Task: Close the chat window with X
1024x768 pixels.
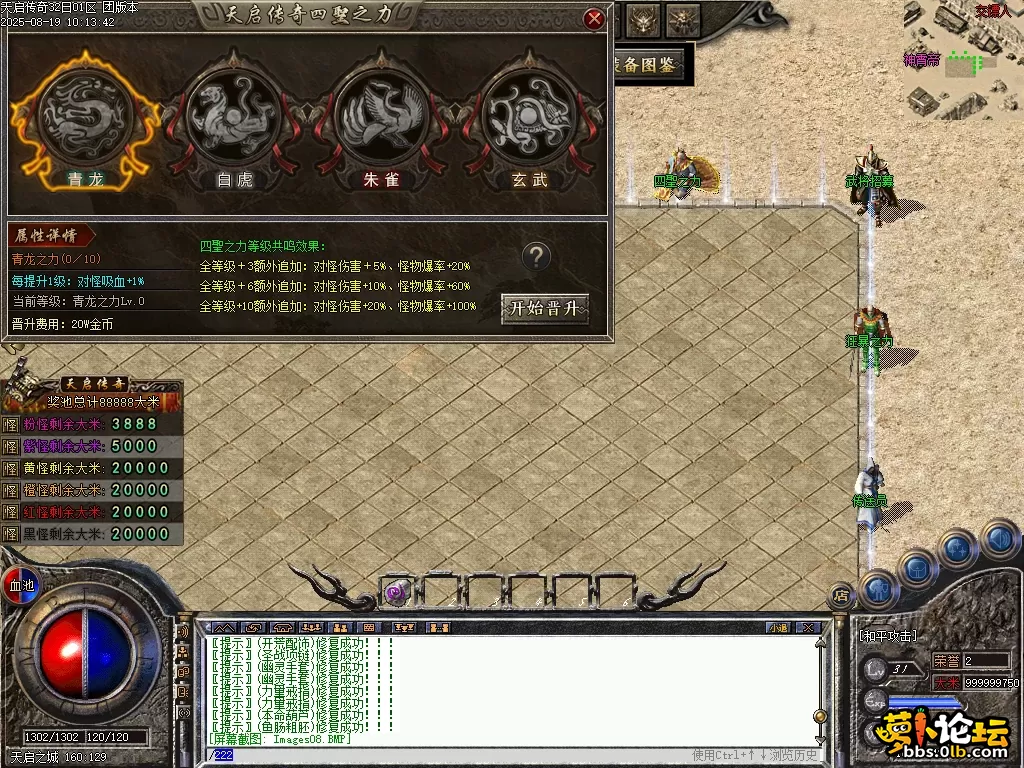Action: [x=808, y=628]
